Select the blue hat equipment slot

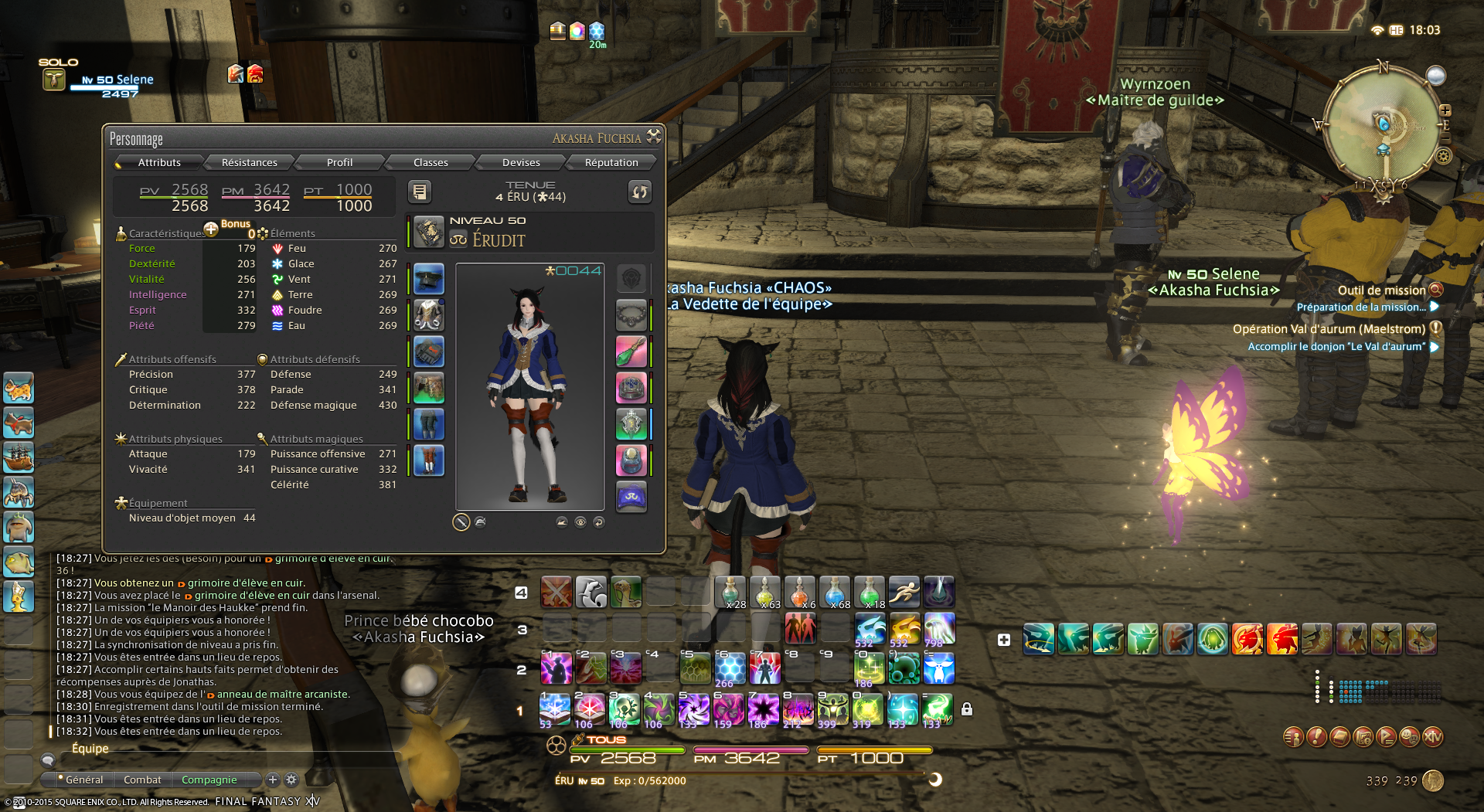click(x=429, y=279)
